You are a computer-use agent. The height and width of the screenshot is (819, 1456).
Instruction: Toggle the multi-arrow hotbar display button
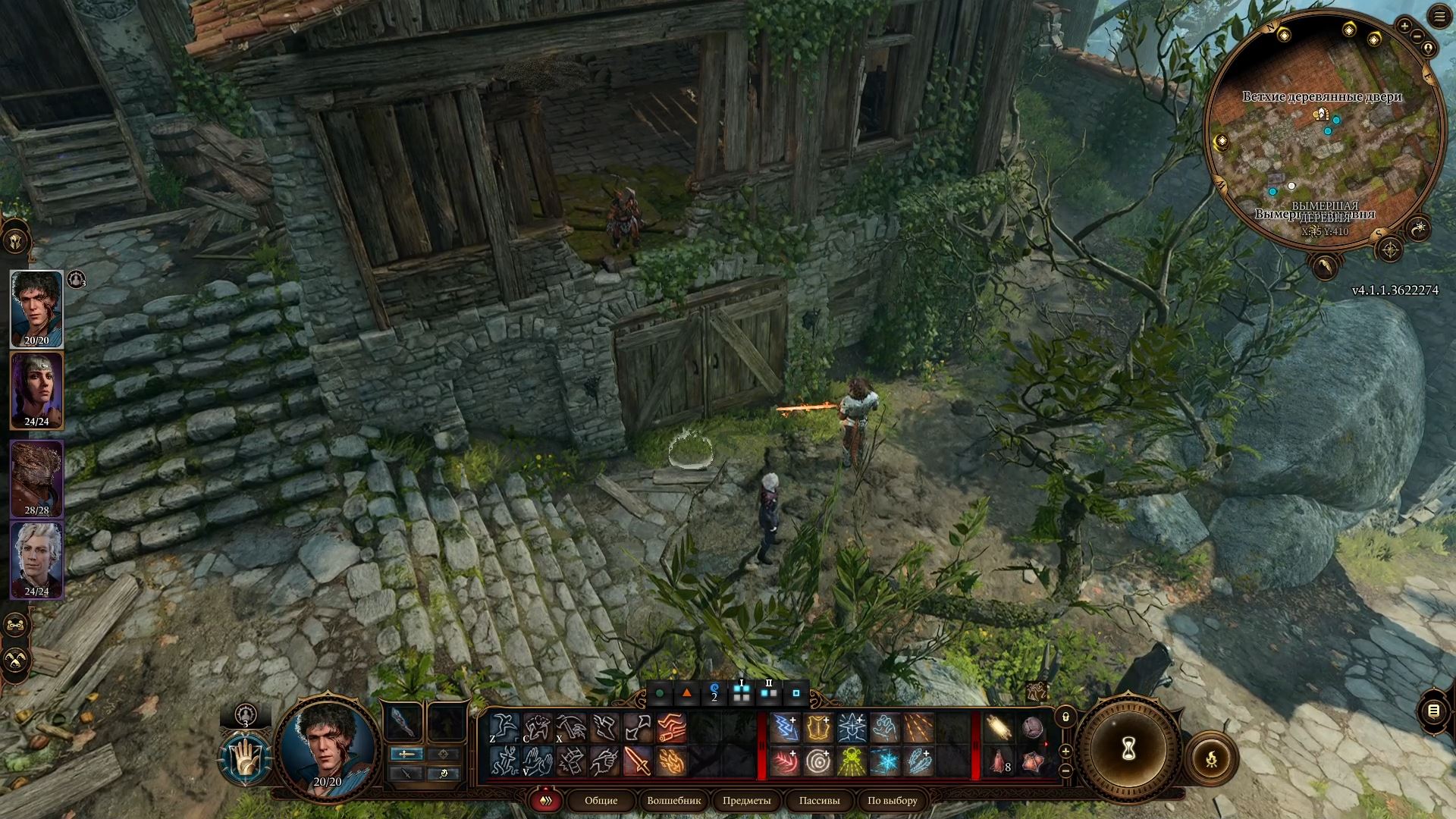click(x=544, y=800)
